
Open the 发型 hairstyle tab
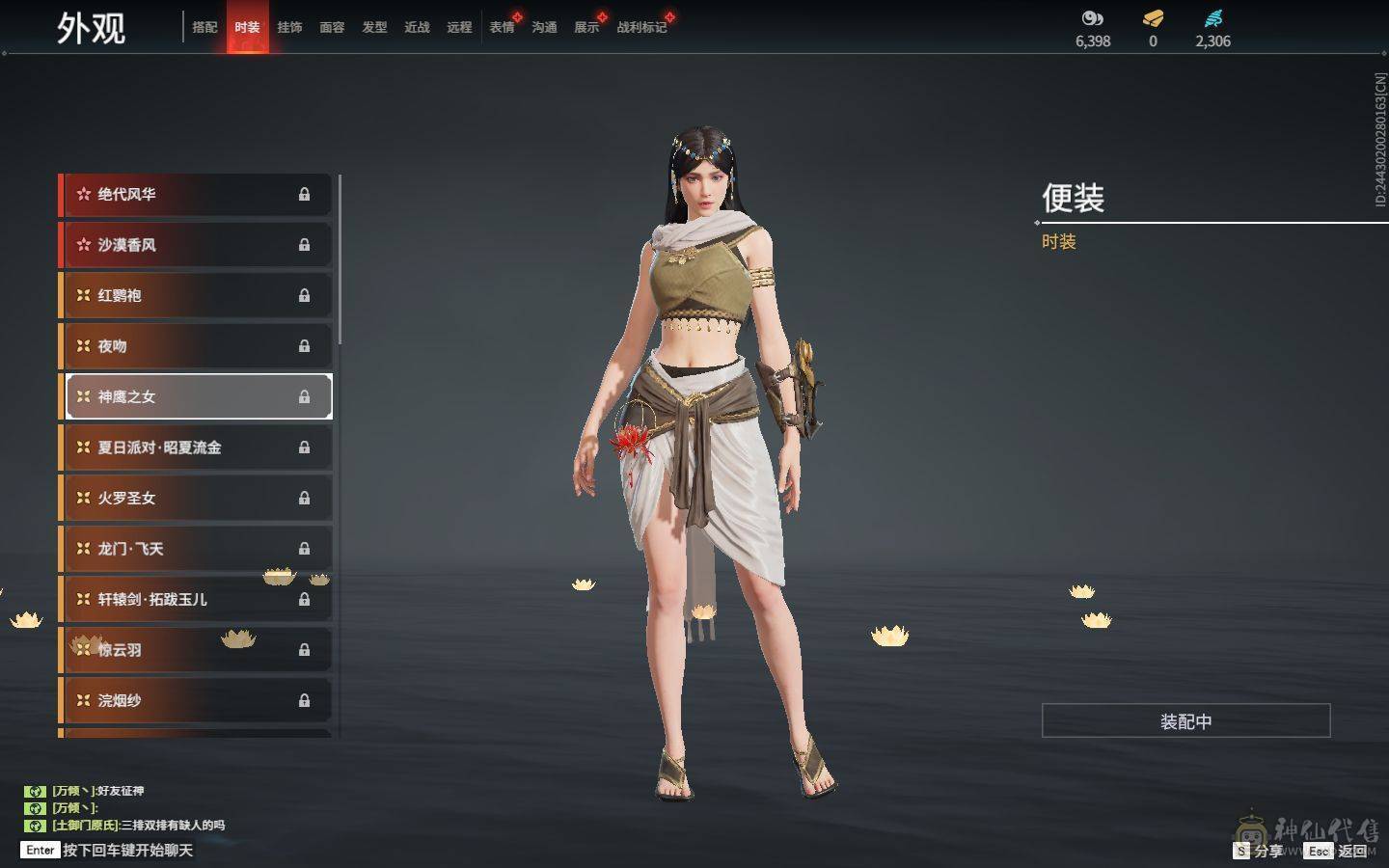[x=374, y=28]
